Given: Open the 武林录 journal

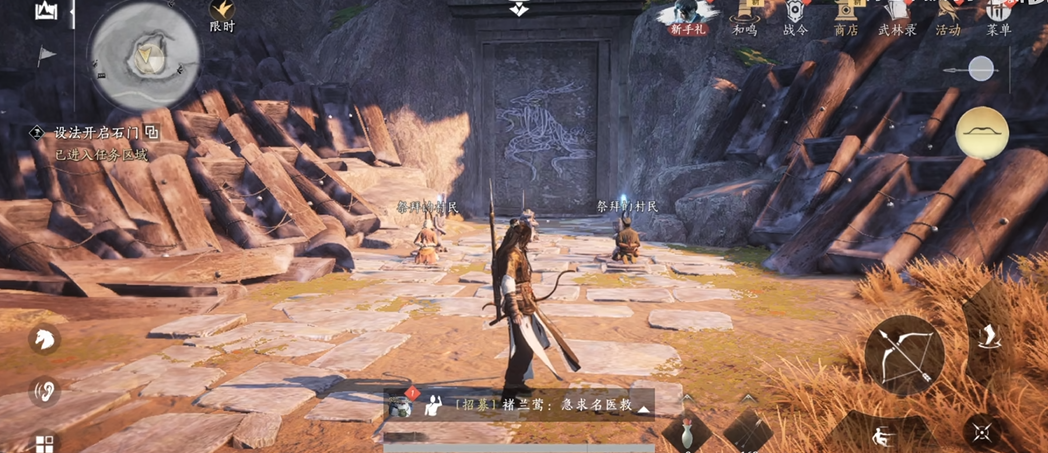Looking at the screenshot, I should (x=896, y=16).
